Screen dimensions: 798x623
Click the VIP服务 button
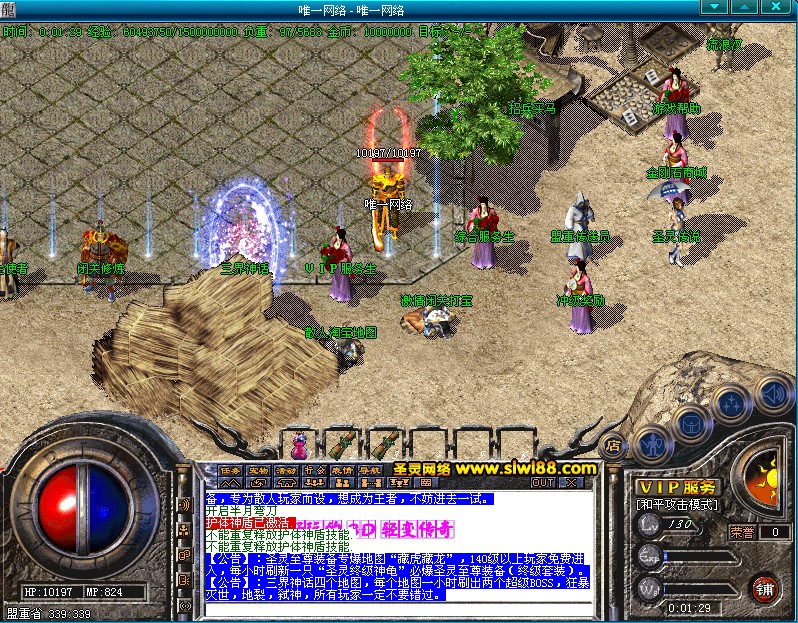pyautogui.click(x=677, y=486)
